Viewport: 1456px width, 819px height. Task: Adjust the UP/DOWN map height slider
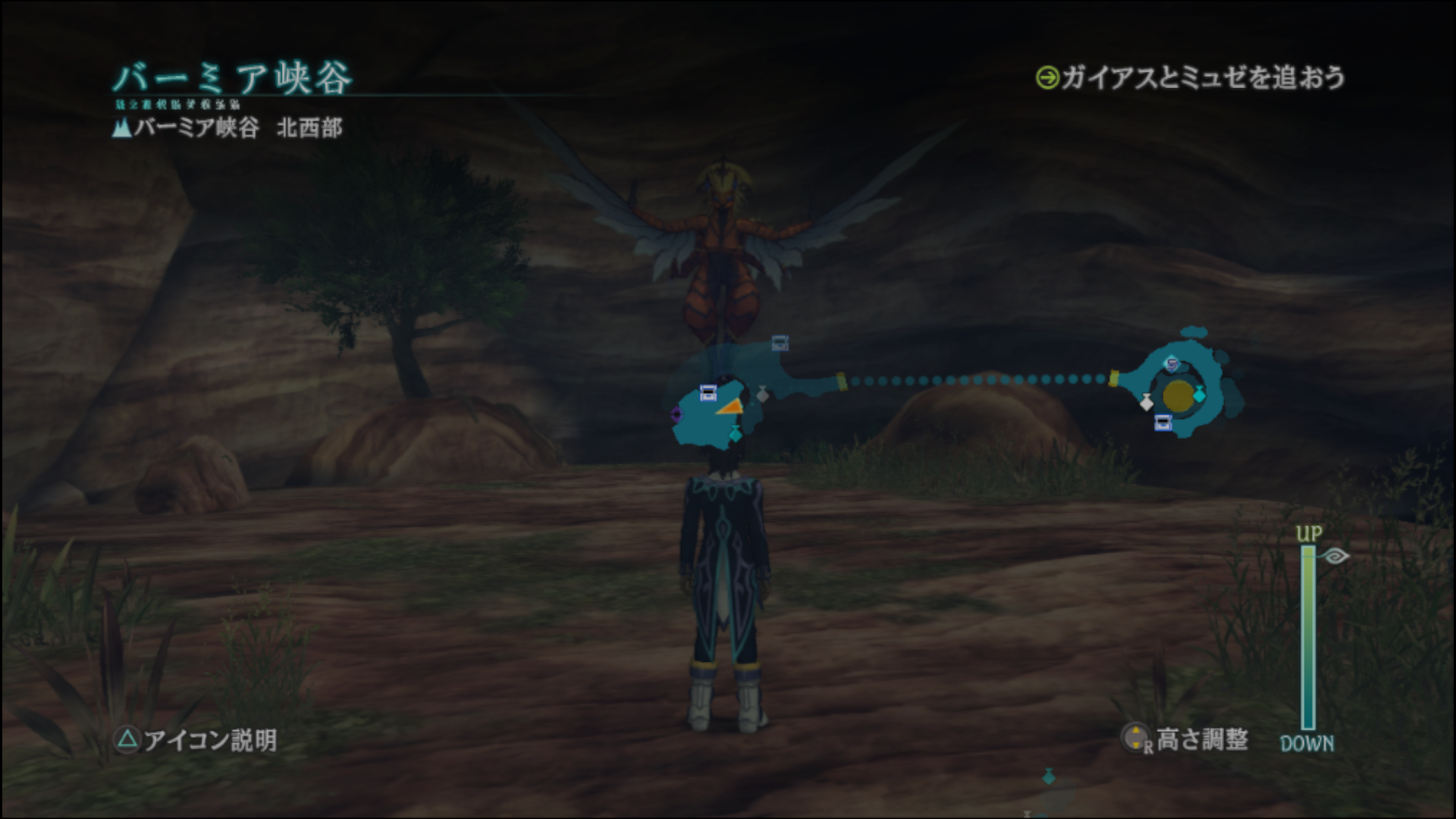pos(1308,637)
